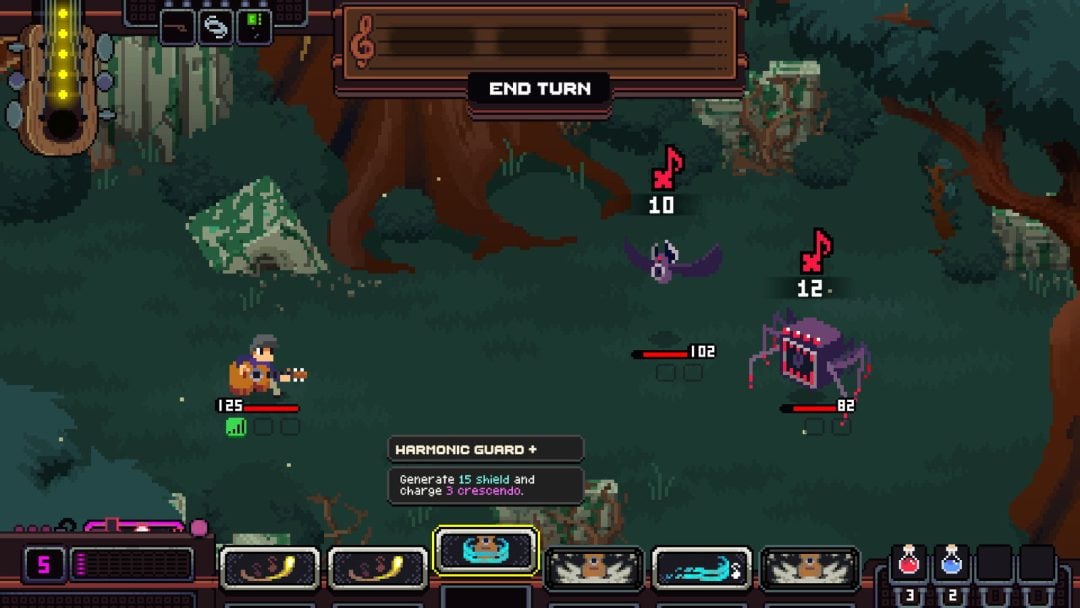The height and width of the screenshot is (608, 1080).
Task: Inspect the cable relic icon
Action: pyautogui.click(x=177, y=27)
